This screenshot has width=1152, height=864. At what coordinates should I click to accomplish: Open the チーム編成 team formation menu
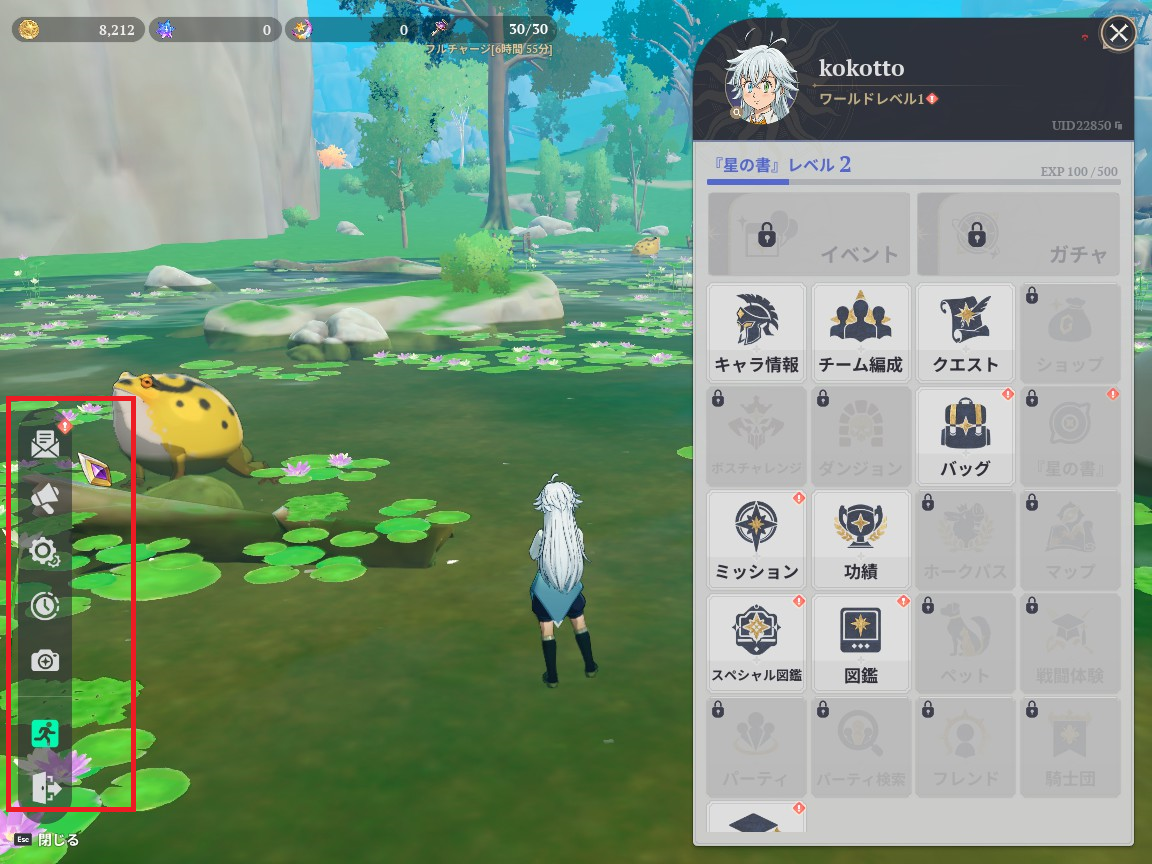click(861, 333)
